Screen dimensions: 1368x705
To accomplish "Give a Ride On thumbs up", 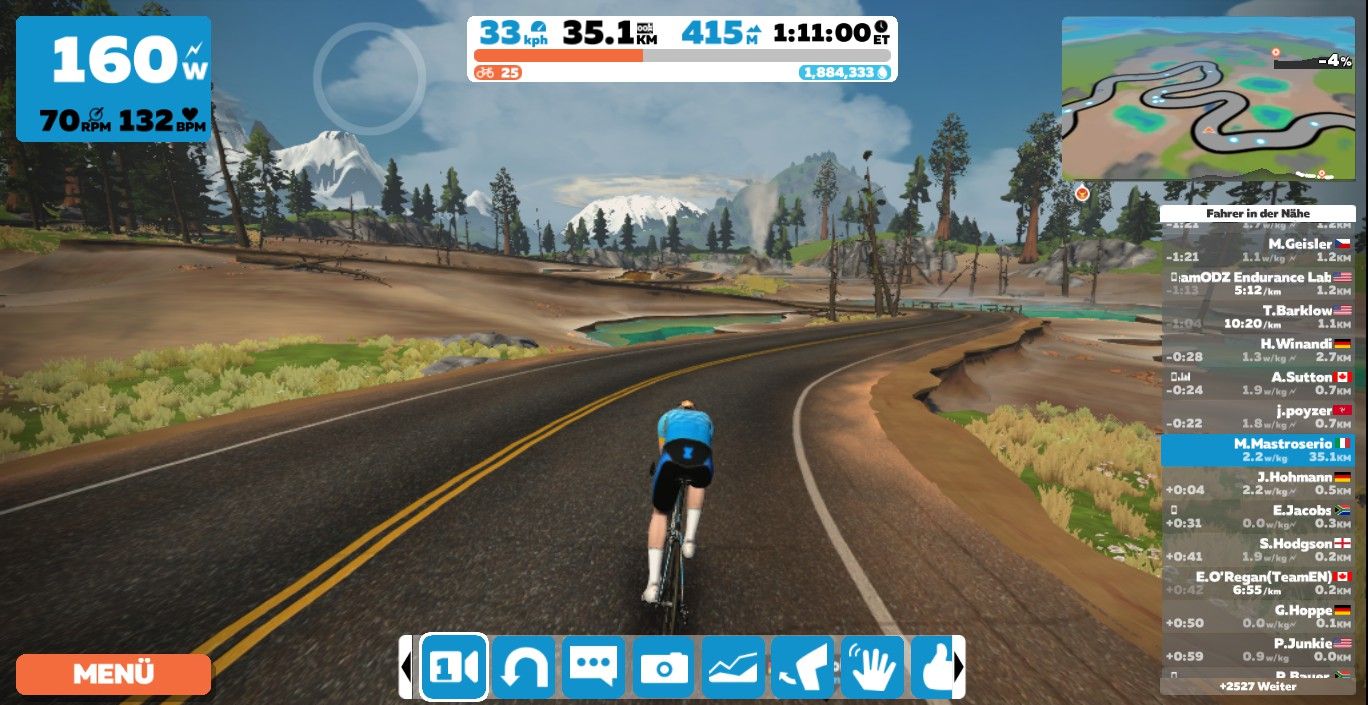I will 936,666.
